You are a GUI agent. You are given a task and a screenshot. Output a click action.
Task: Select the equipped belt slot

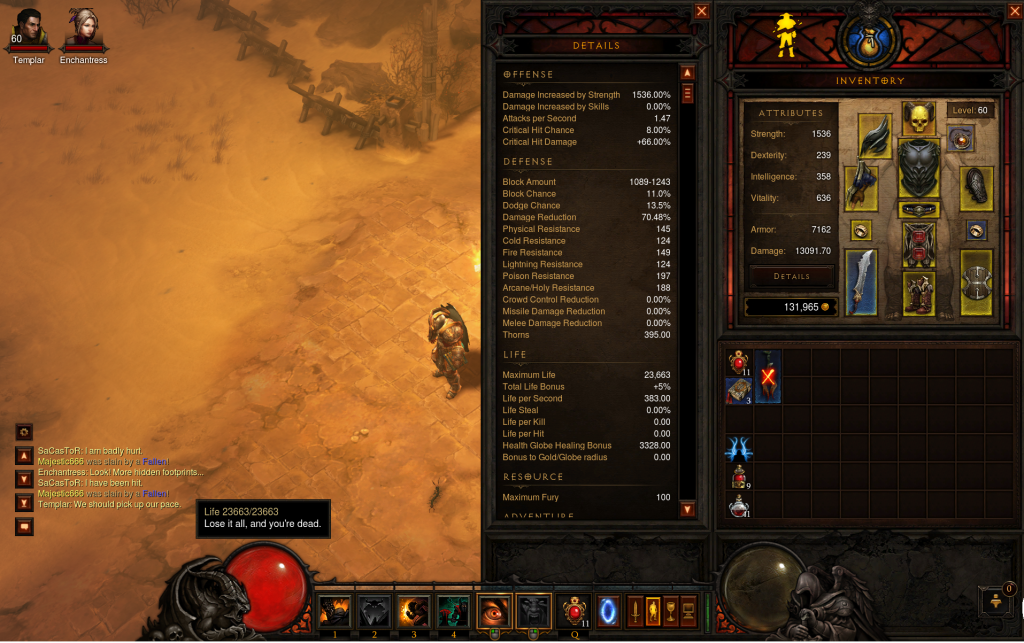coord(918,210)
